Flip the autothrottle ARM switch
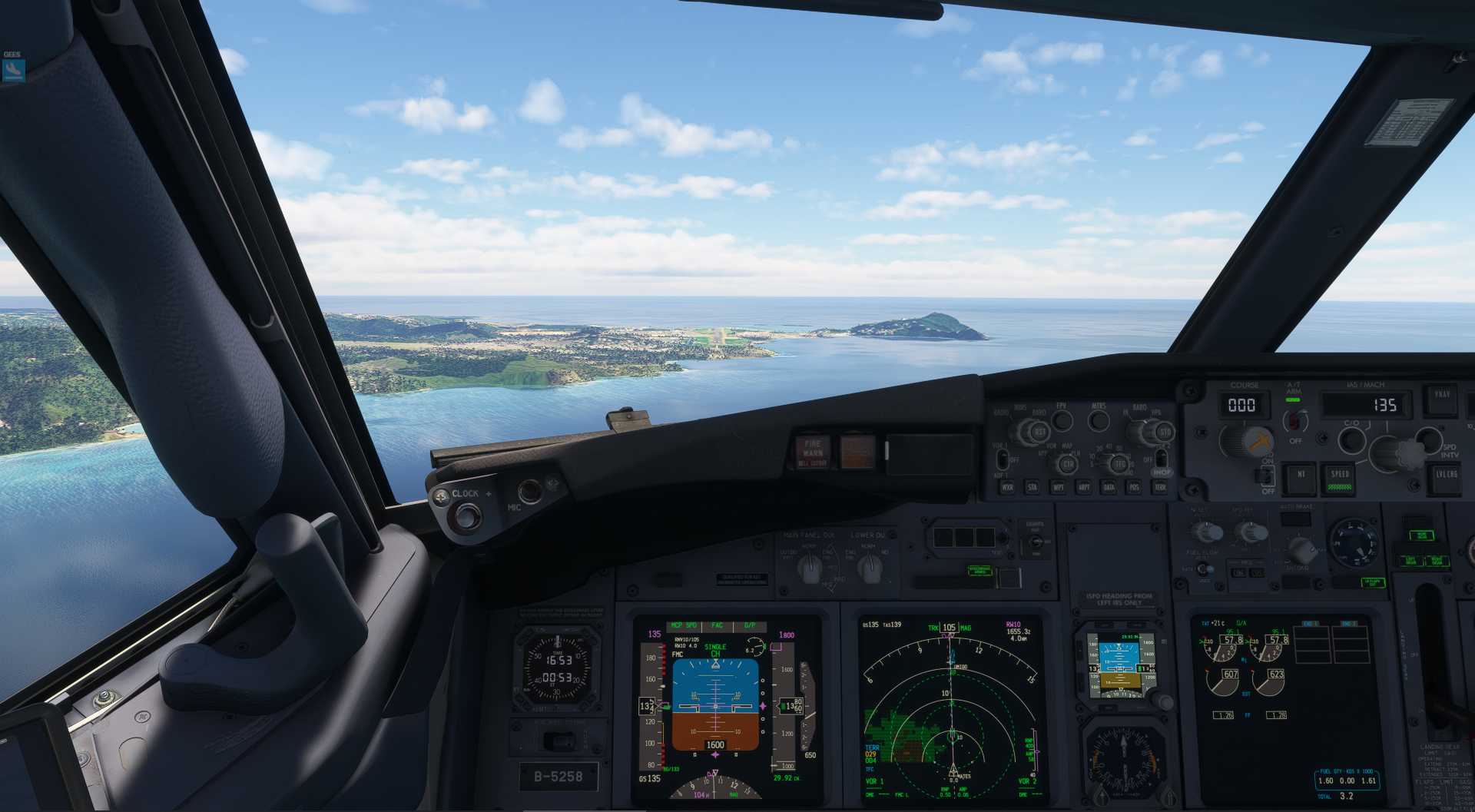Viewport: 1475px width, 812px height. pyautogui.click(x=1296, y=419)
